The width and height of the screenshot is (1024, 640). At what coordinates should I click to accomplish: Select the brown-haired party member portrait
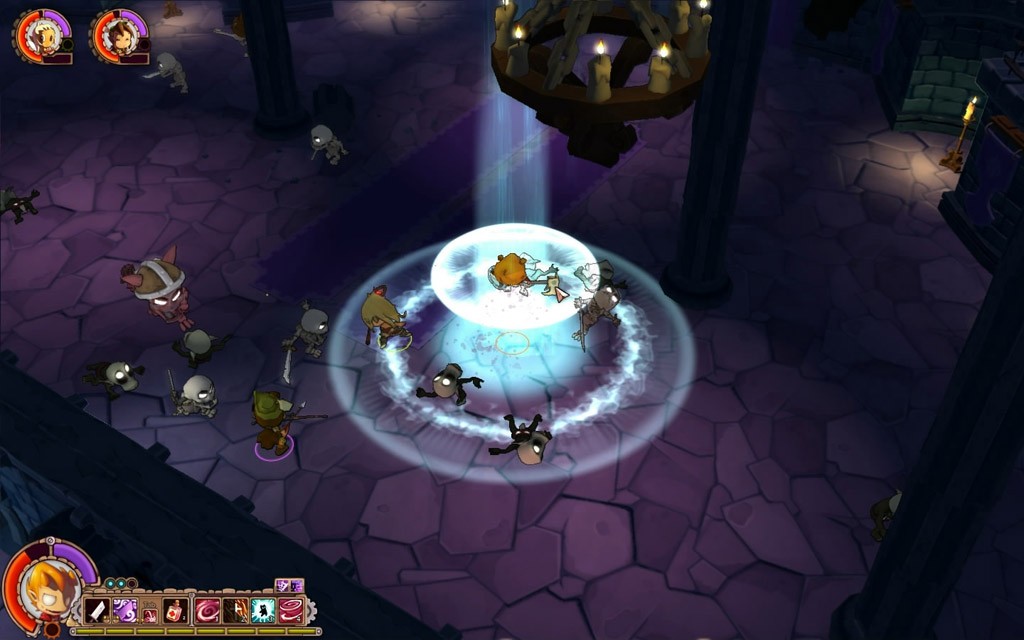[122, 36]
